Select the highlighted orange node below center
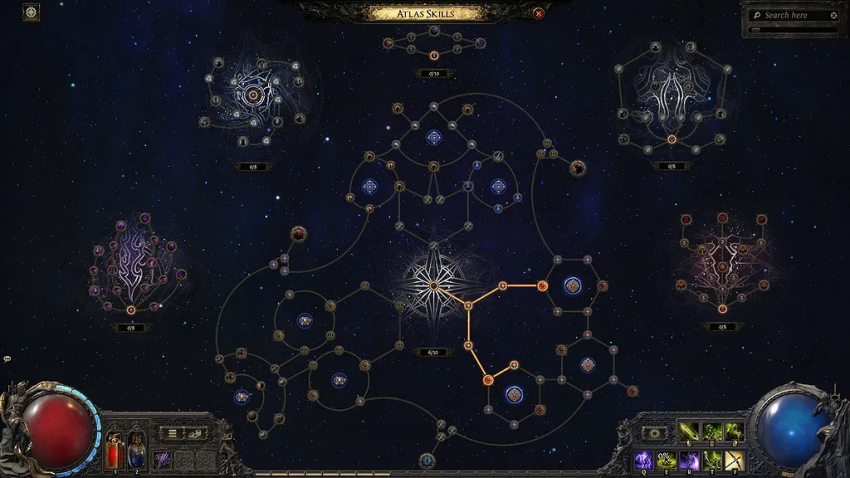 tap(488, 379)
